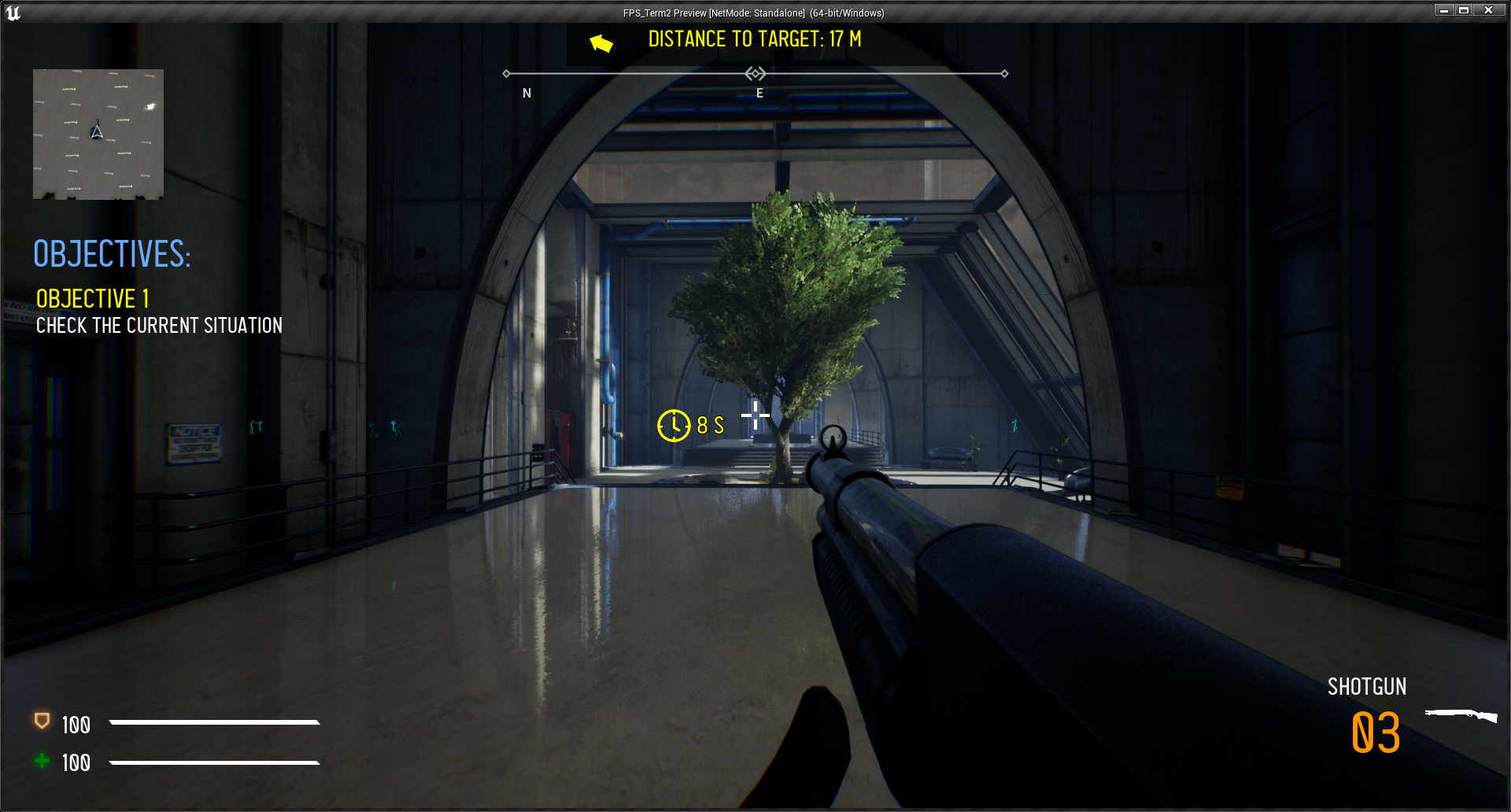Viewport: 1511px width, 812px height.
Task: Select the Objective 1 tracker entry
Action: click(x=93, y=299)
